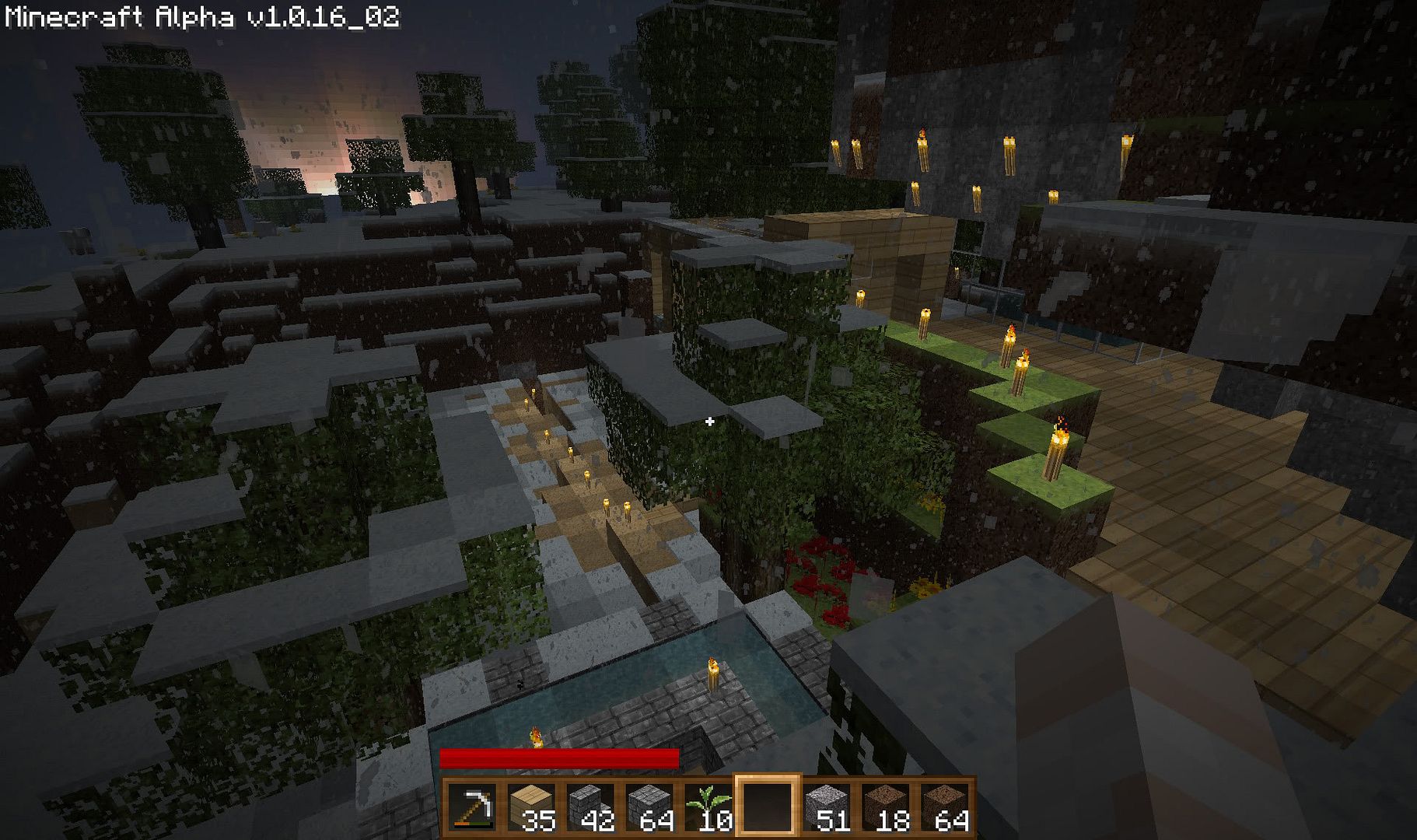Viewport: 1417px width, 840px height.
Task: Select the iron pickaxe hotbar slot
Action: [472, 807]
